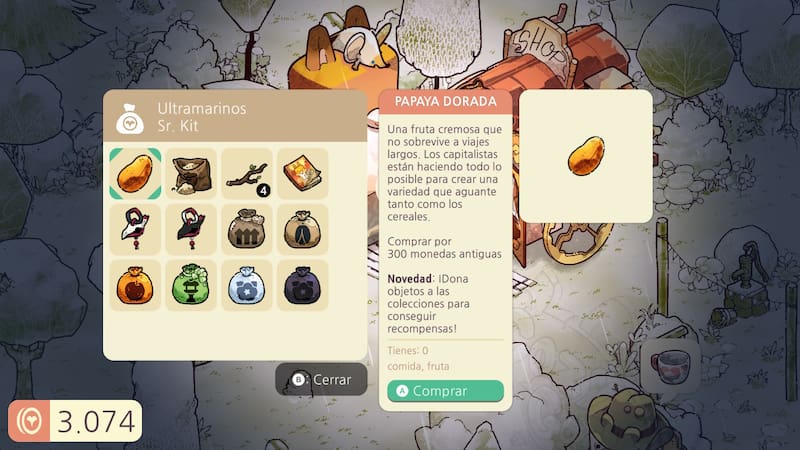Choose the orange sack with fruit symbol
Image resolution: width=800 pixels, height=450 pixels.
135,285
